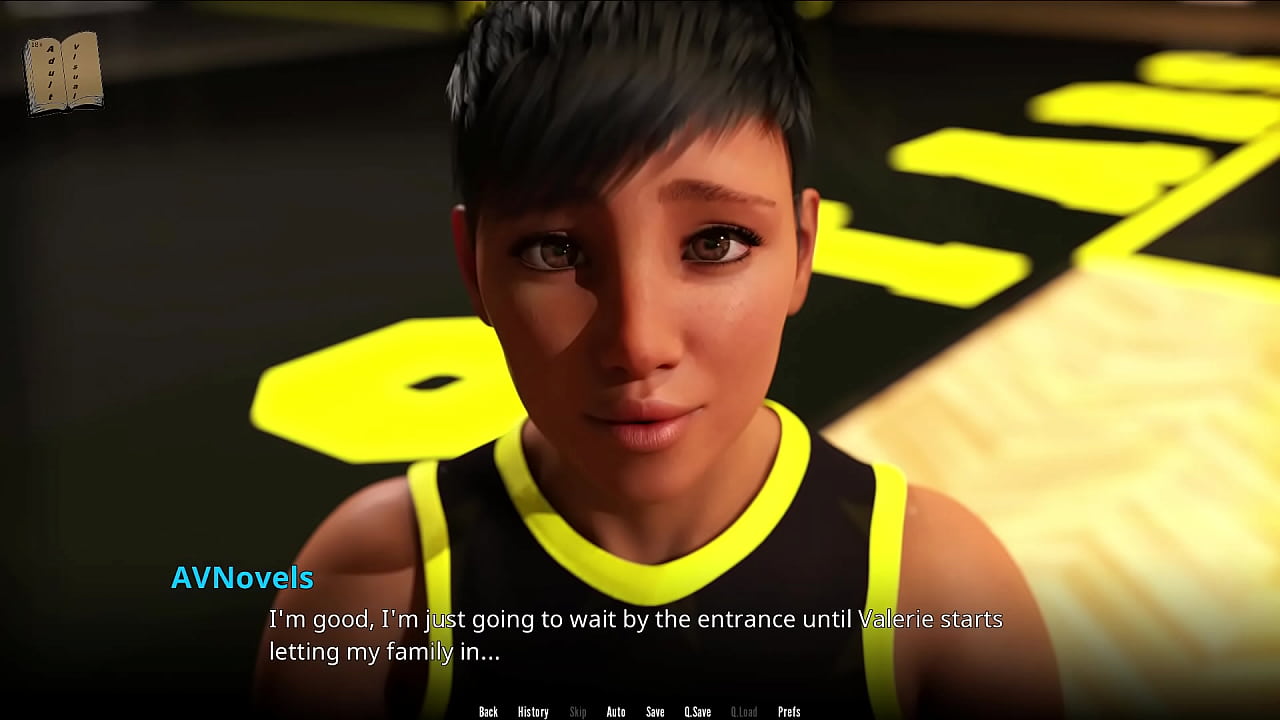1280x720 pixels.
Task: Toggle Auto advance mode
Action: (x=616, y=712)
